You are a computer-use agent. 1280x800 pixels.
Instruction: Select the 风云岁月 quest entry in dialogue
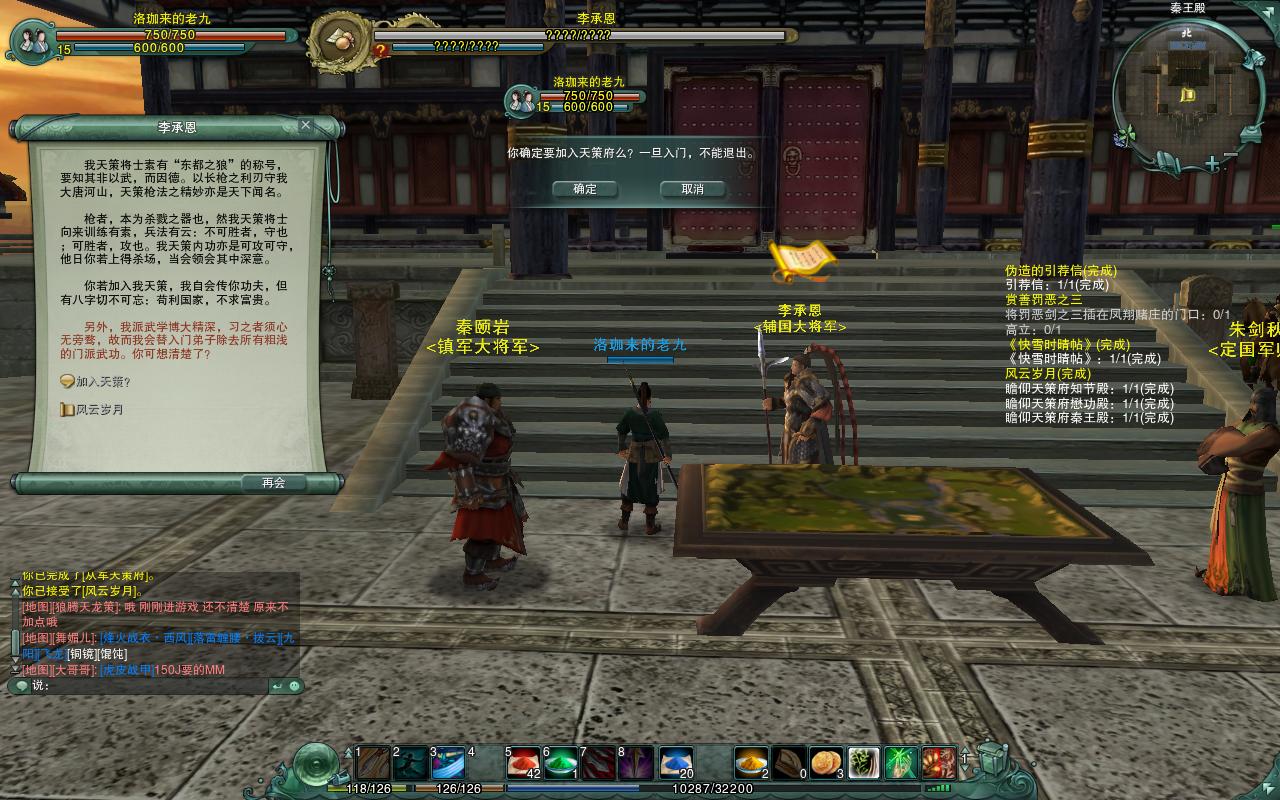coord(99,410)
